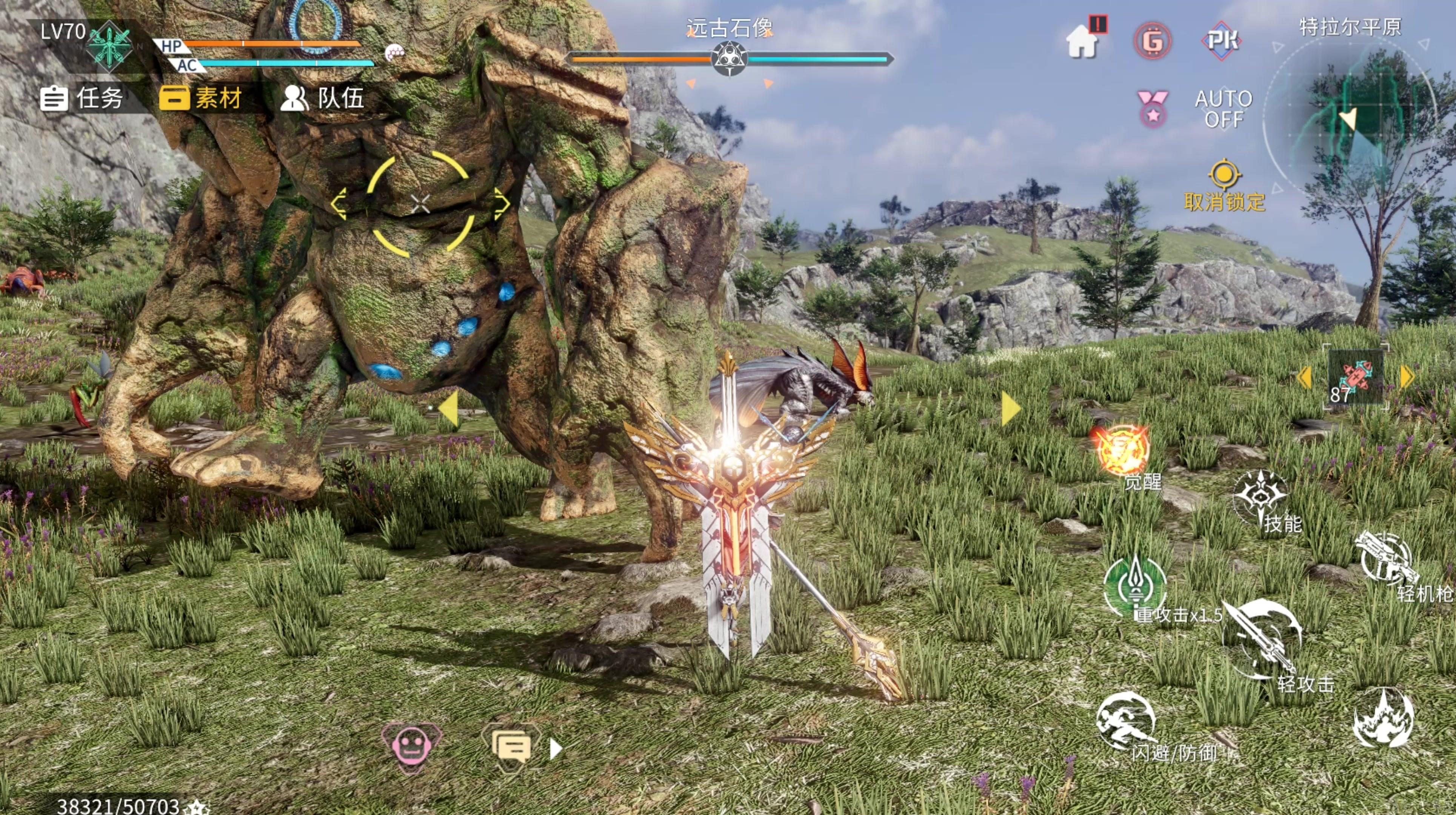Open the red G coin icon

pos(1153,41)
